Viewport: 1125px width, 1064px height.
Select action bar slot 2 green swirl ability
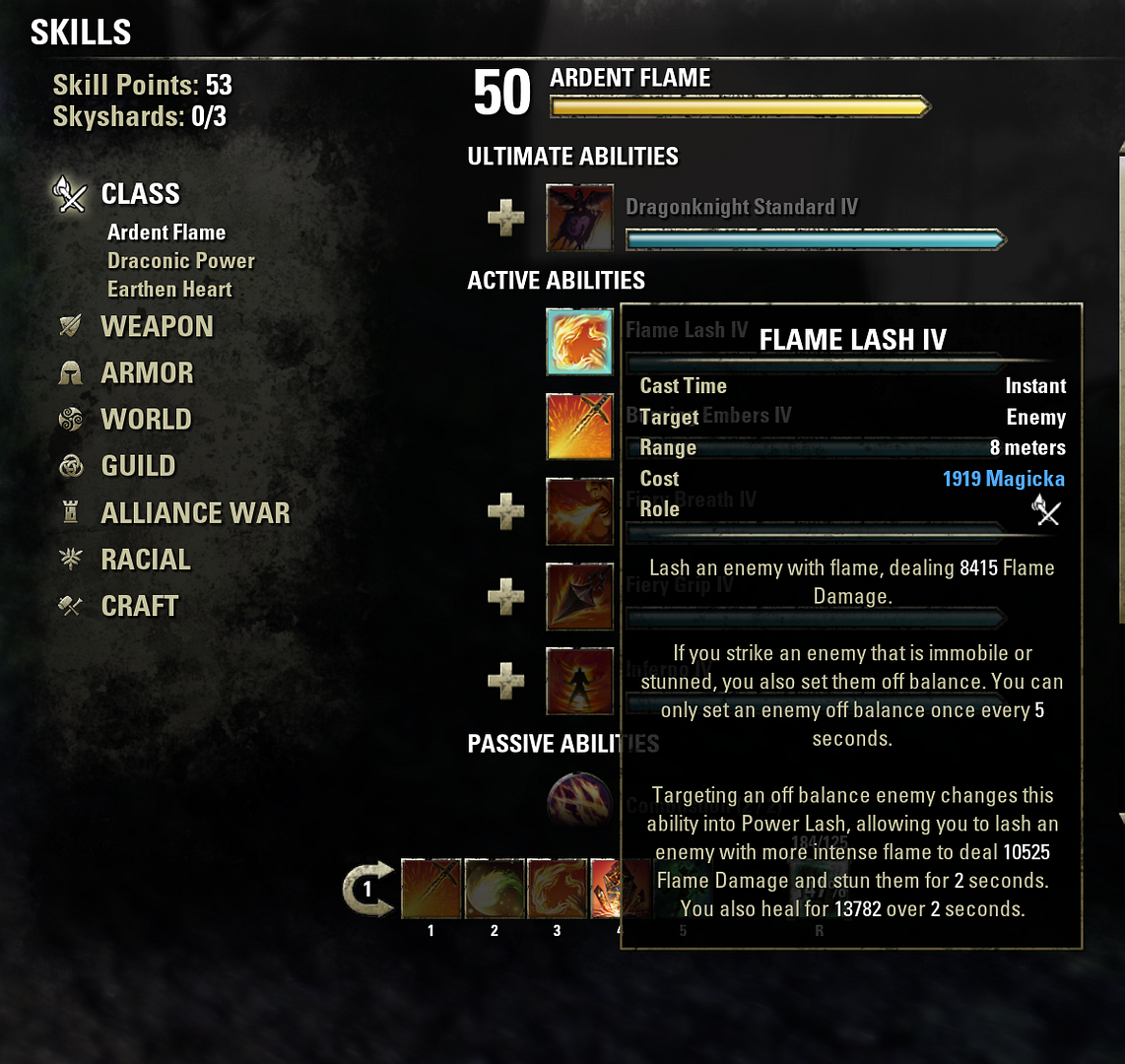(495, 889)
